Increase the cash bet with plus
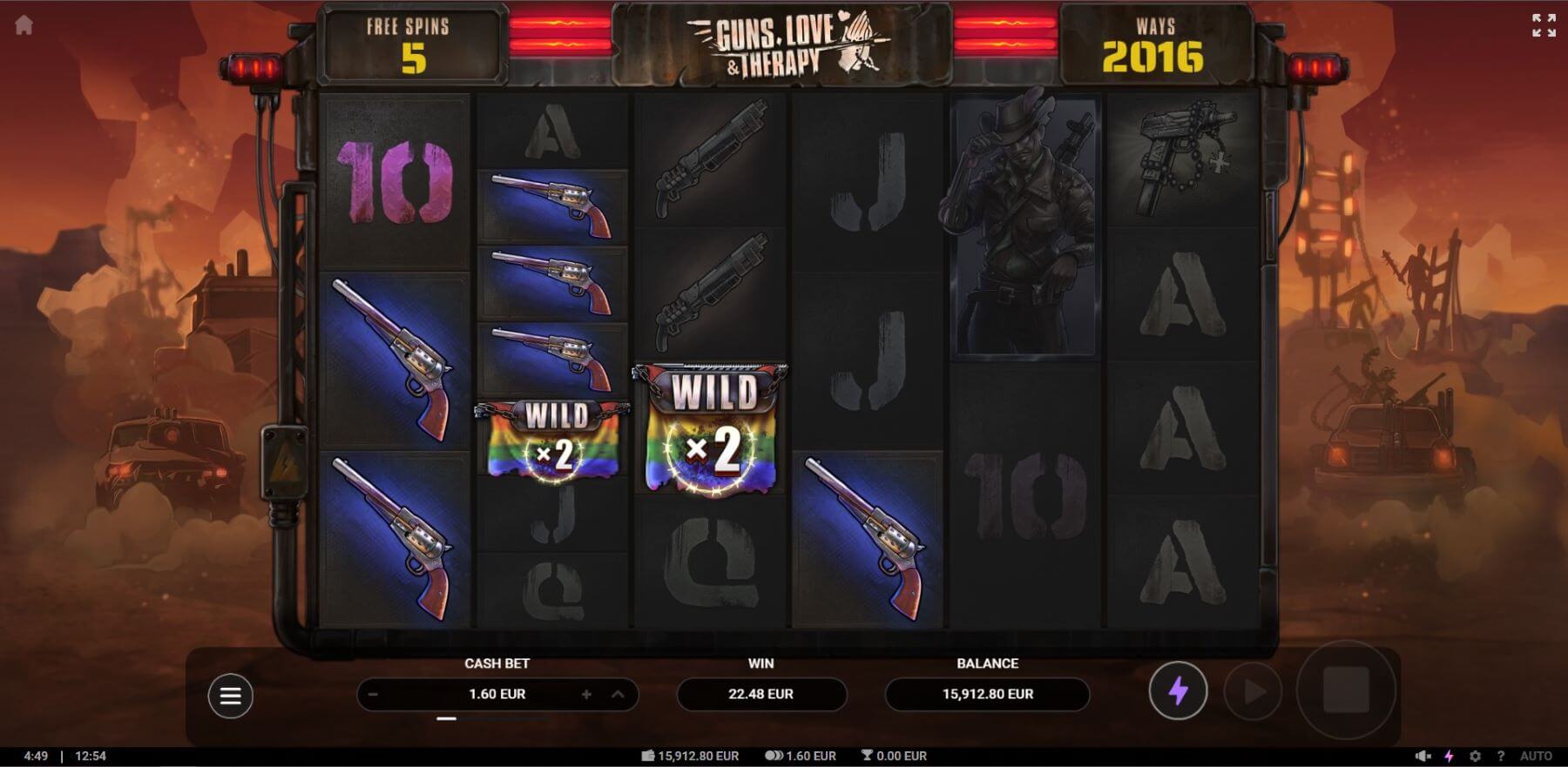The width and height of the screenshot is (1568, 767). click(586, 695)
